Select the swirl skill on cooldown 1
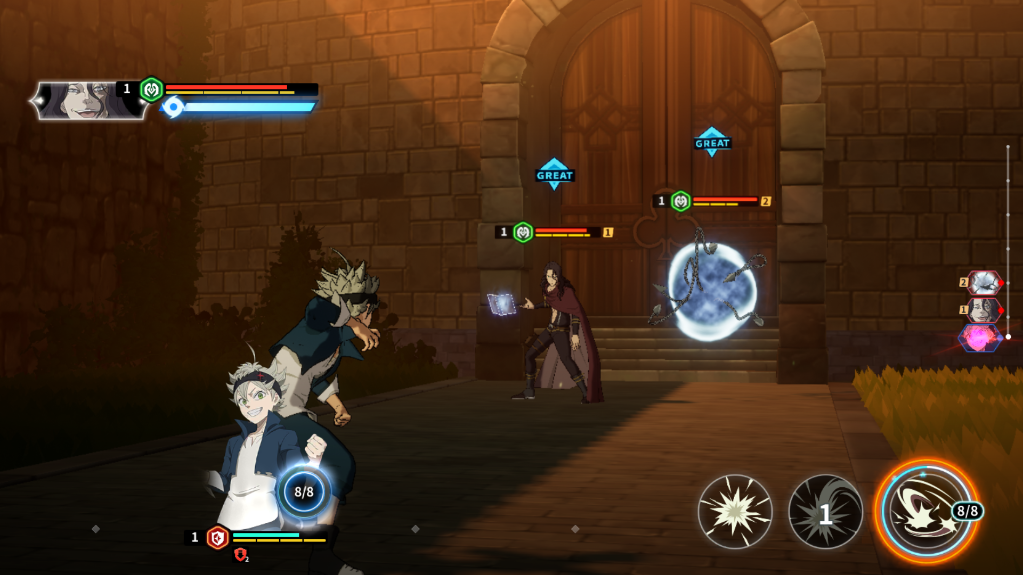The width and height of the screenshot is (1023, 575). pyautogui.click(x=825, y=512)
